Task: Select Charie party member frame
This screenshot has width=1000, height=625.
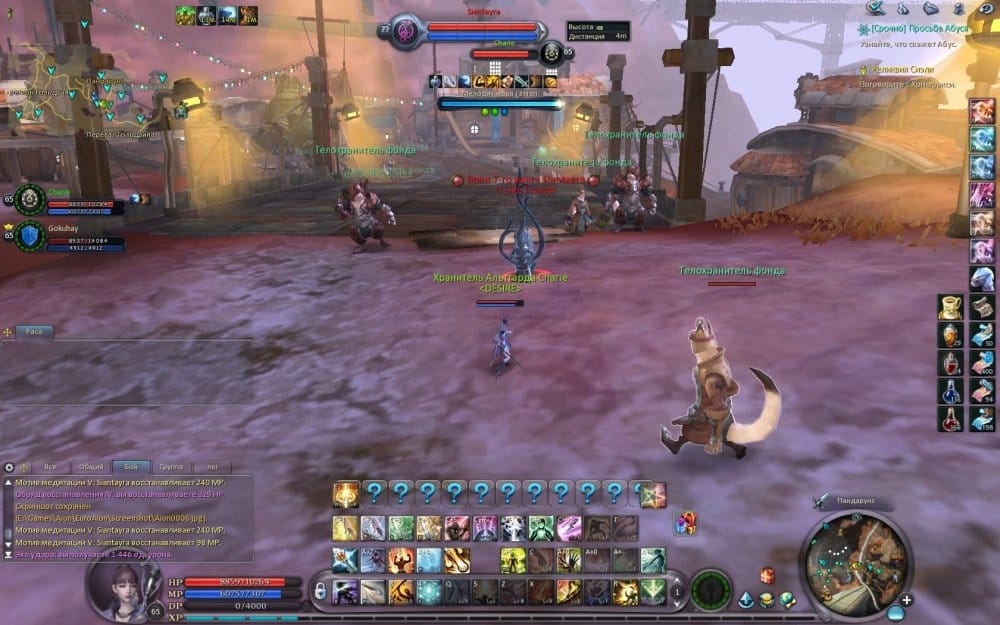Action: tap(62, 199)
